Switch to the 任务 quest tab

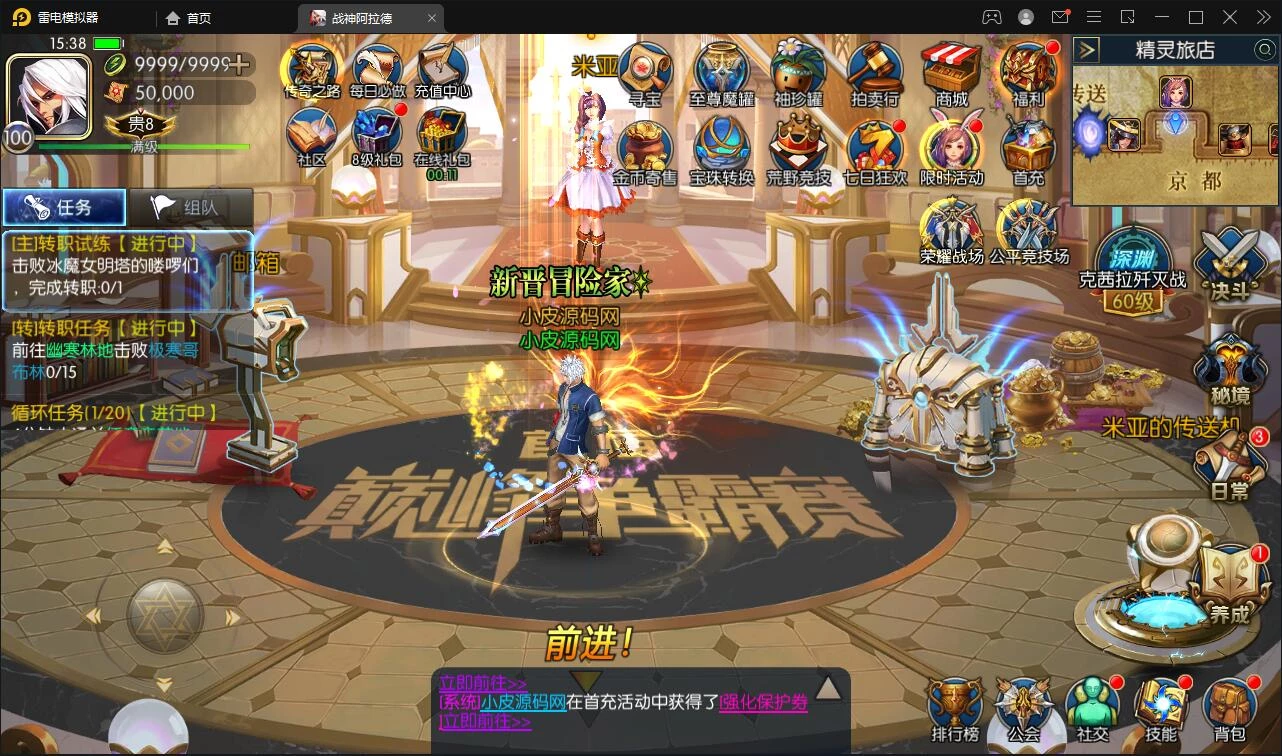pos(64,207)
